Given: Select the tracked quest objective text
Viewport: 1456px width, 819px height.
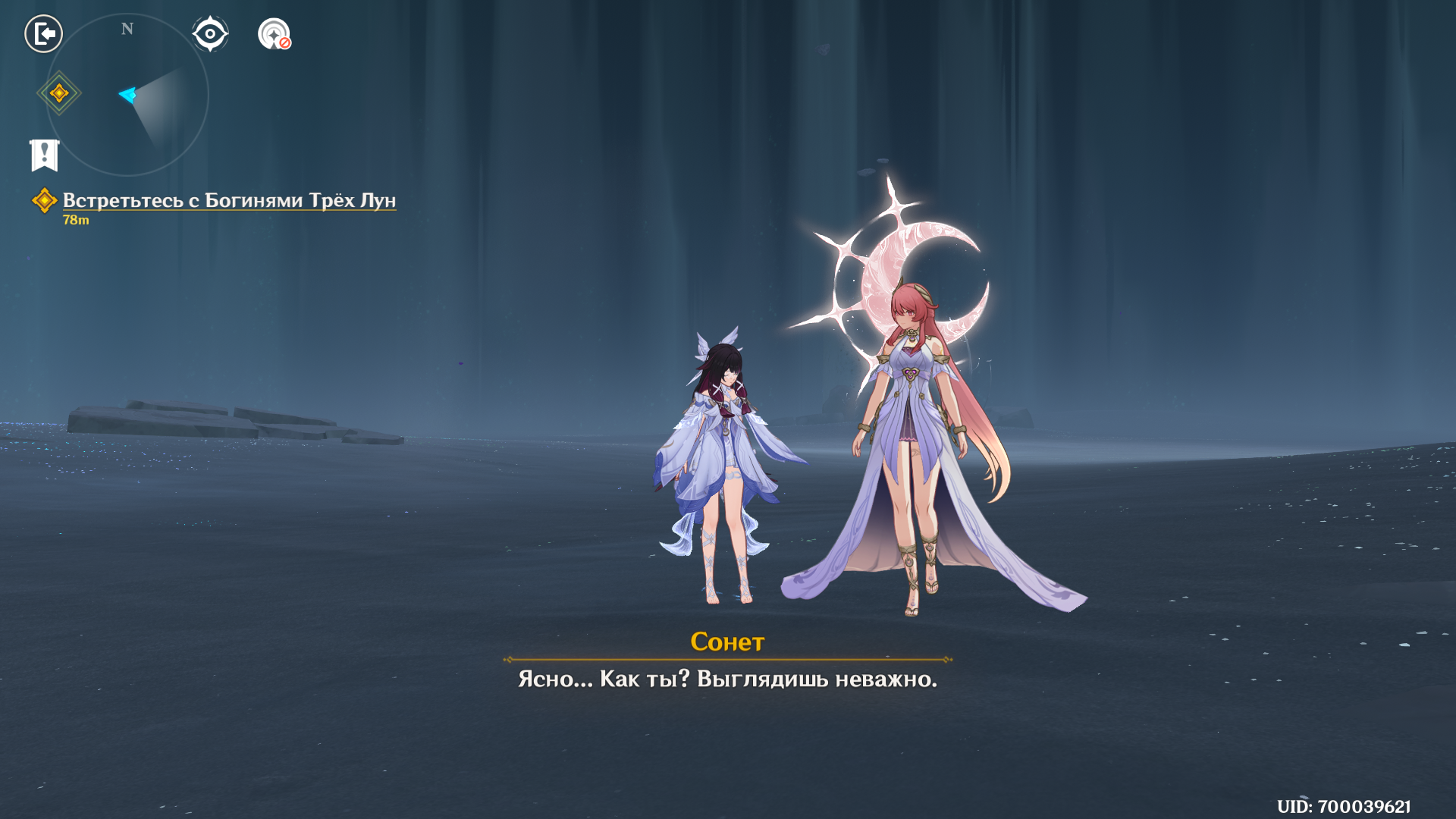Looking at the screenshot, I should pos(229,200).
